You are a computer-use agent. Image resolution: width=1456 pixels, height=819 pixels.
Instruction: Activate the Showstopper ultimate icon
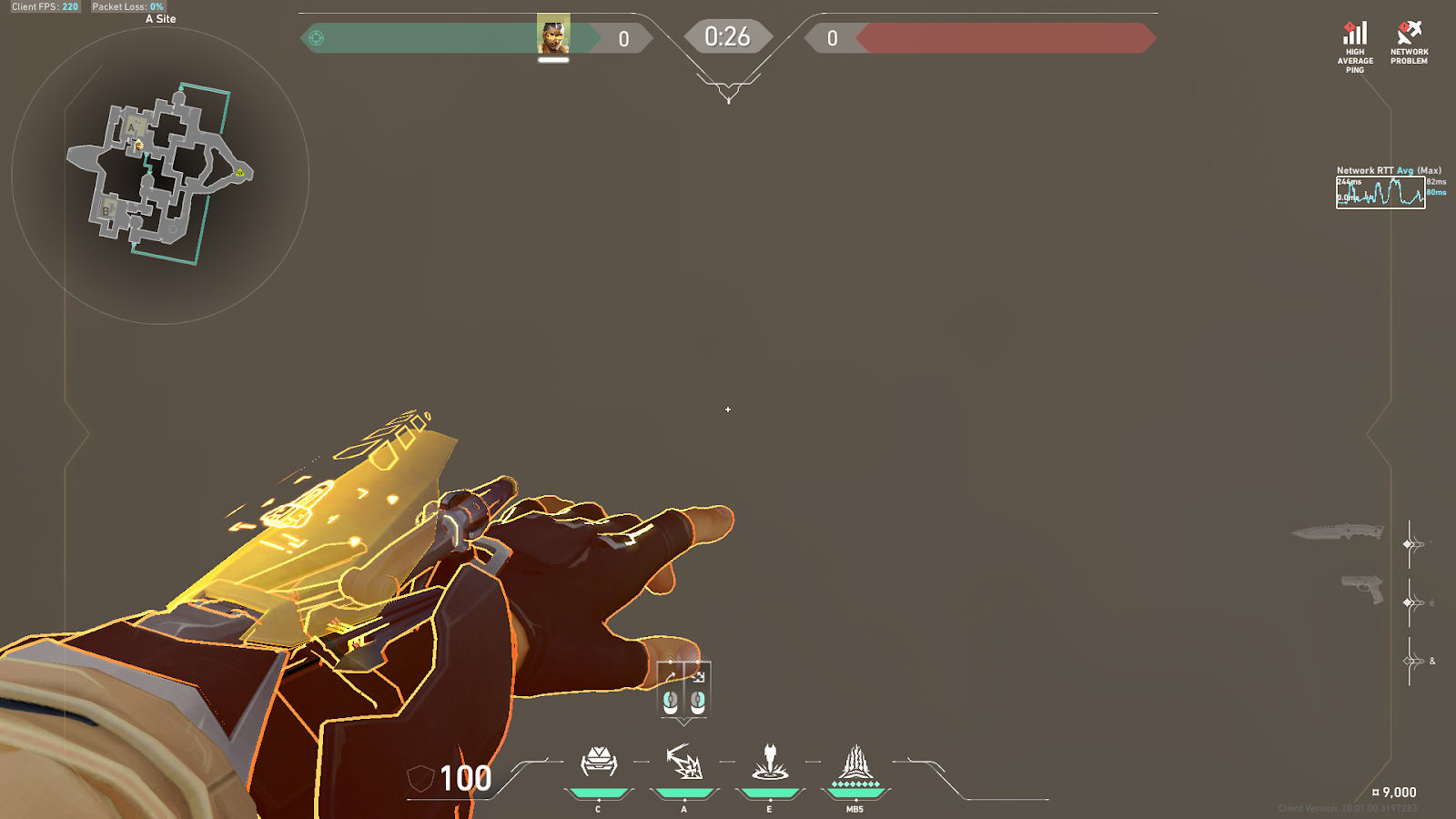(855, 765)
